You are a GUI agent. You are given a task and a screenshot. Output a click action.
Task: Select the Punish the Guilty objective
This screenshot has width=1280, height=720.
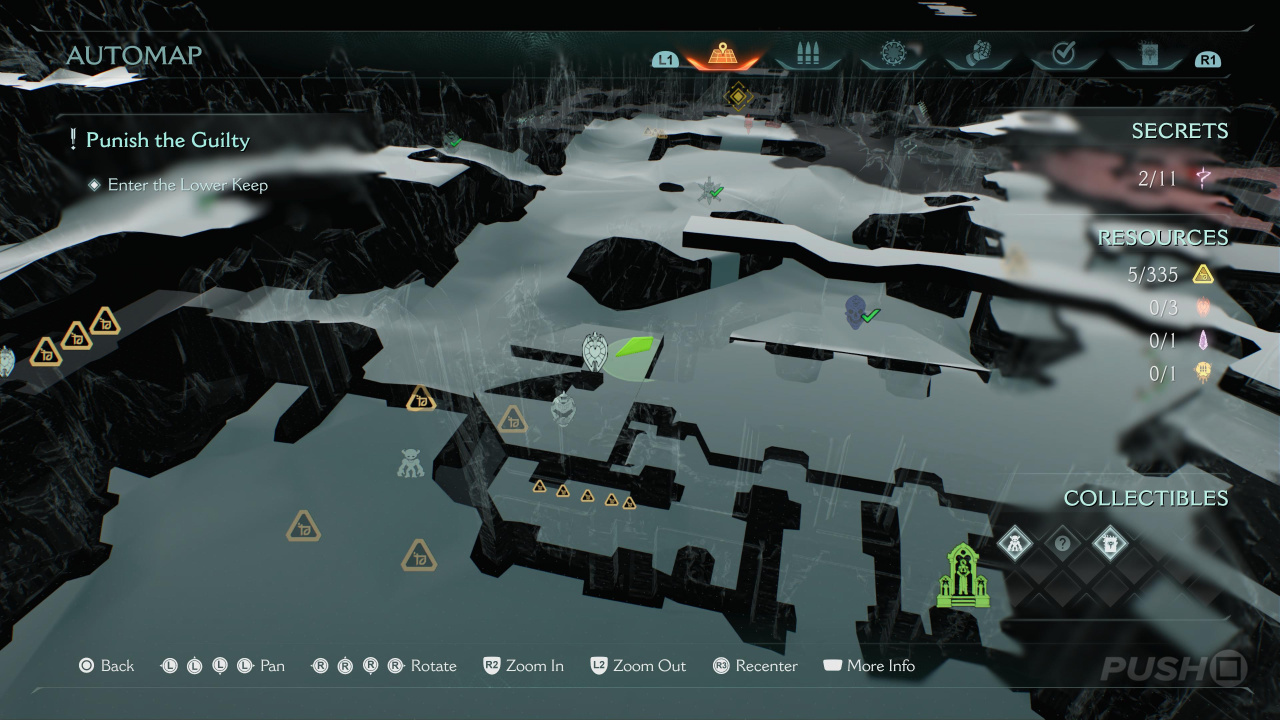point(167,140)
